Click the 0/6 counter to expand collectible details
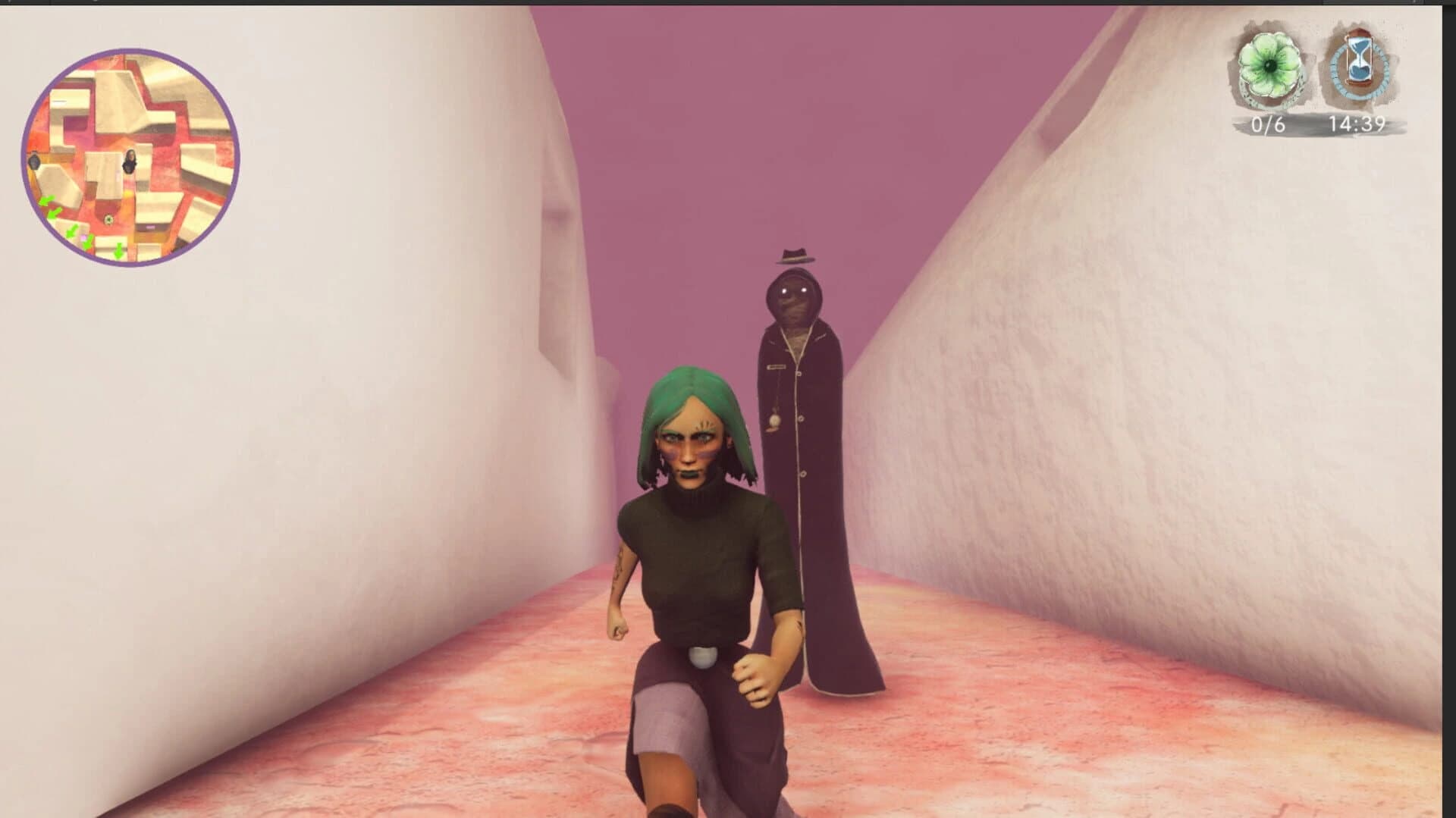 1268,124
